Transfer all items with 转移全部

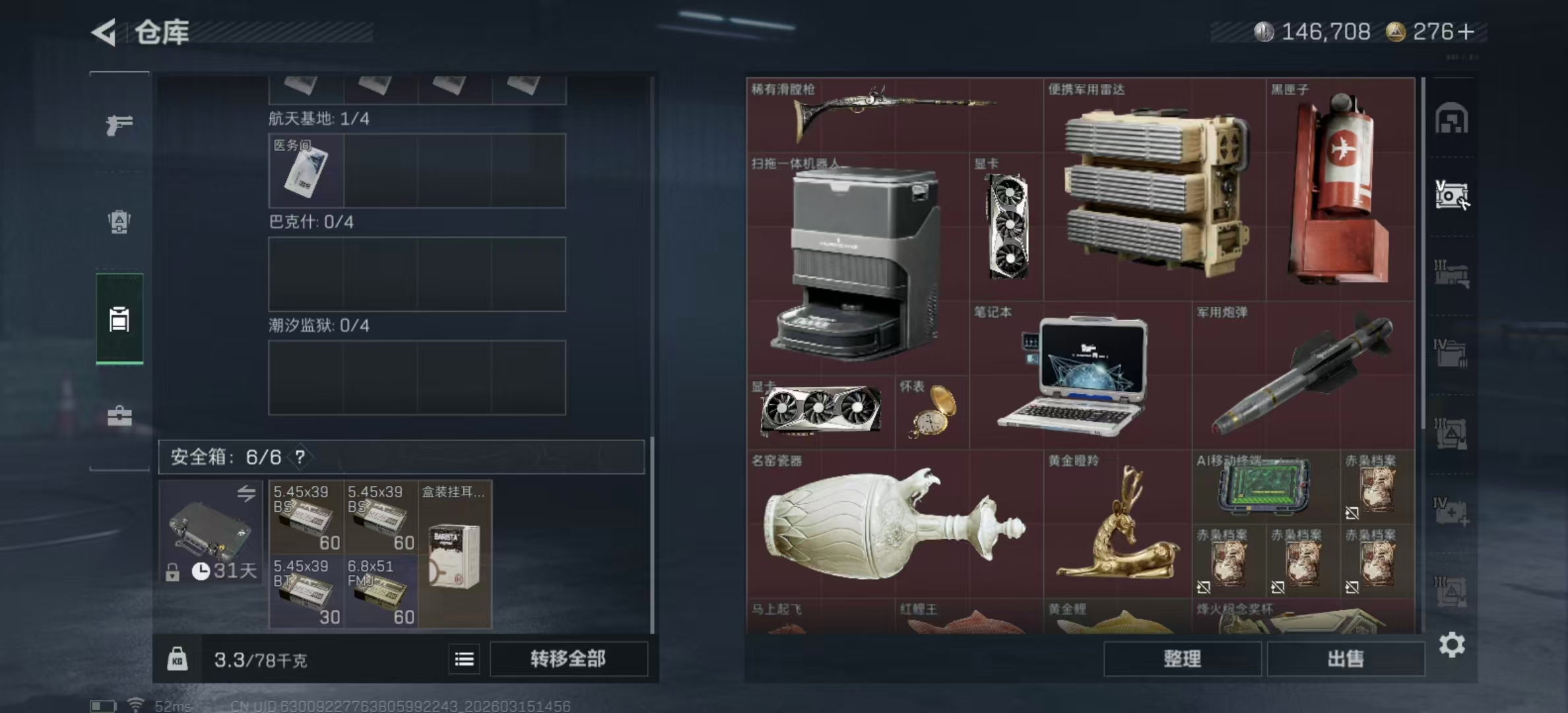pyautogui.click(x=568, y=659)
